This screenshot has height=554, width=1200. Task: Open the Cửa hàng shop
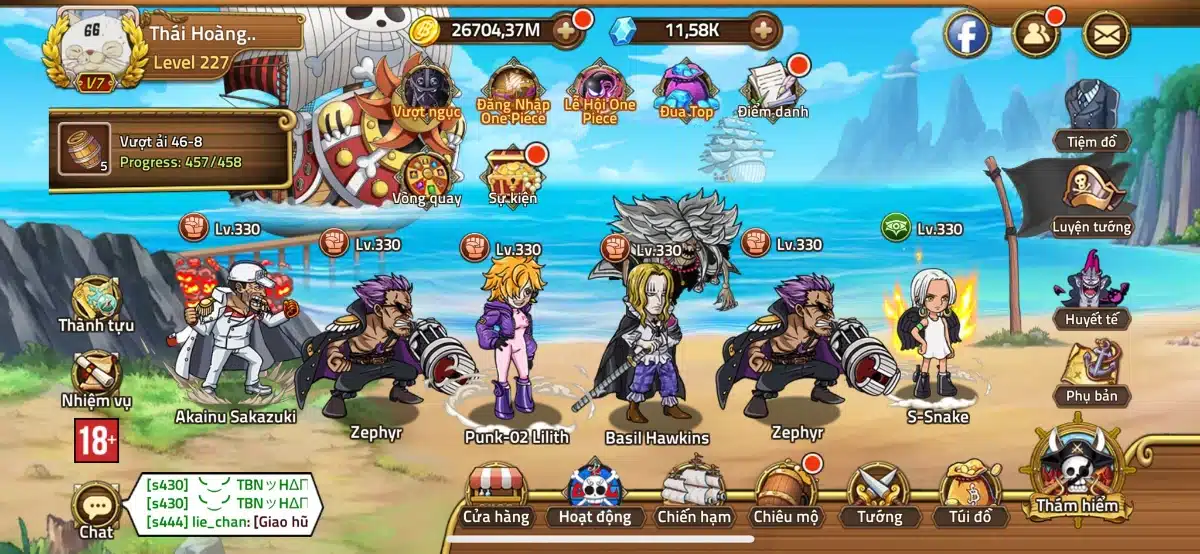pyautogui.click(x=497, y=492)
